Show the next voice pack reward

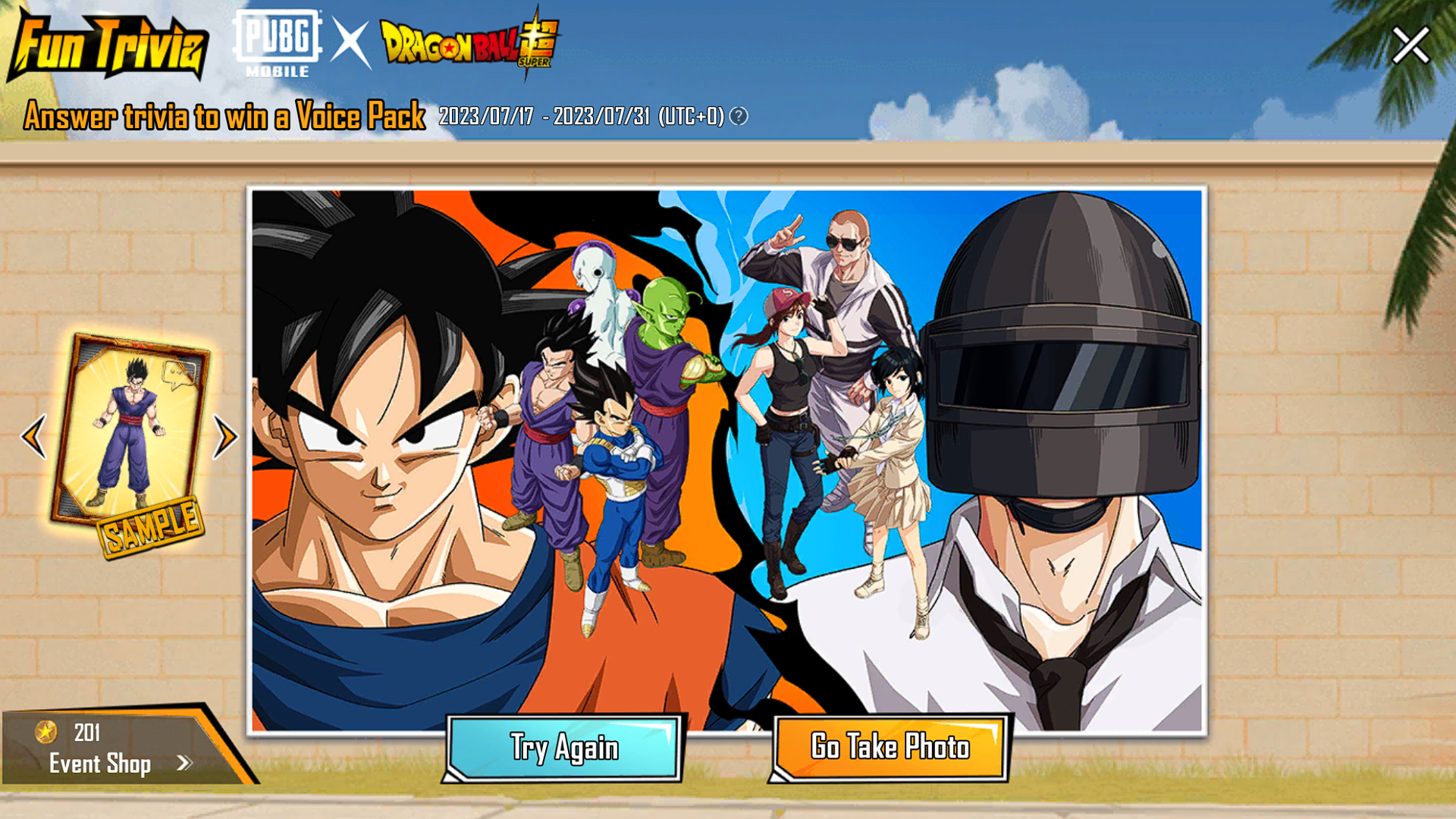tap(225, 436)
